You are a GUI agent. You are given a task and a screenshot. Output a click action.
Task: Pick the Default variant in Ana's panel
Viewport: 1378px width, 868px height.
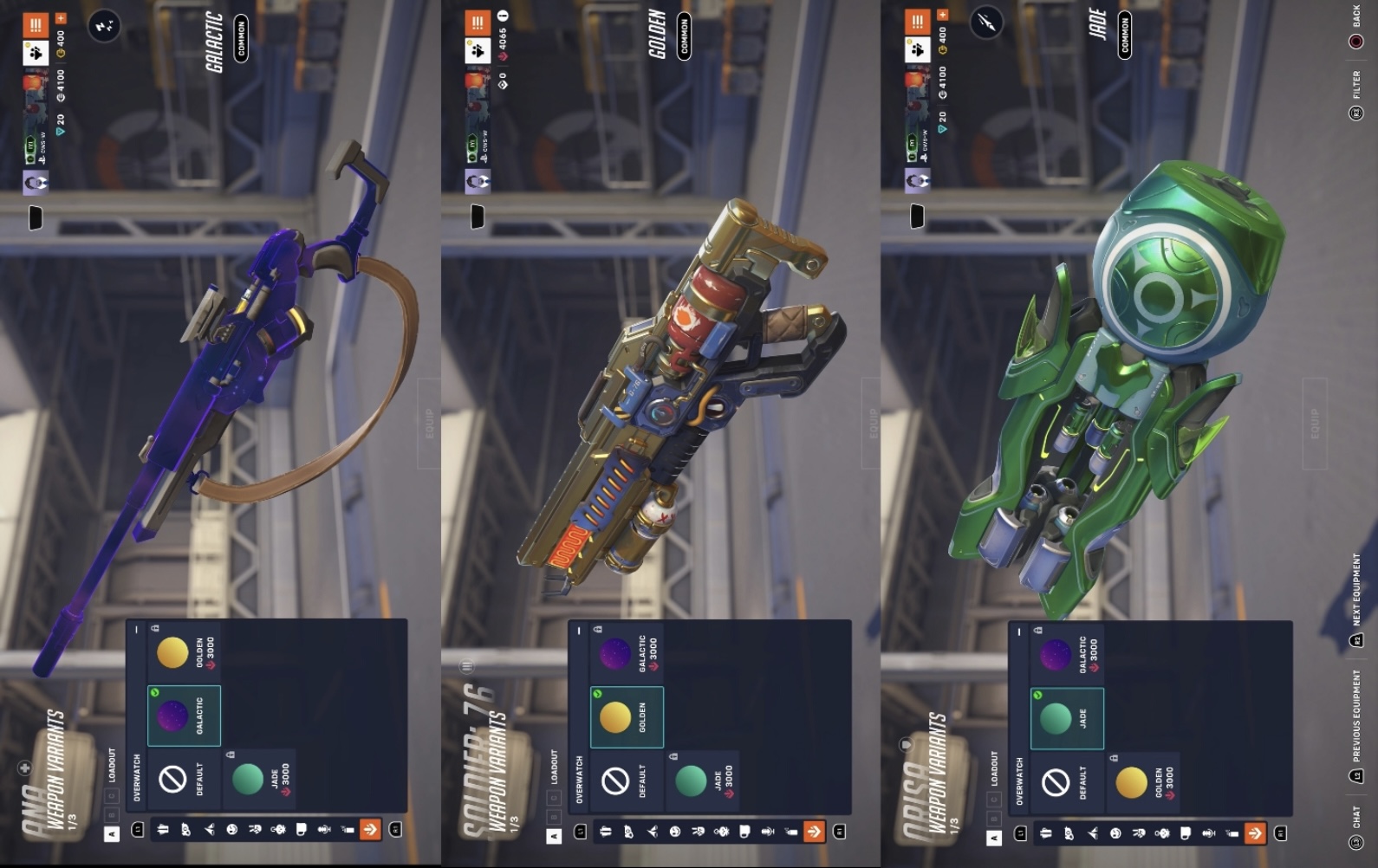(x=183, y=780)
